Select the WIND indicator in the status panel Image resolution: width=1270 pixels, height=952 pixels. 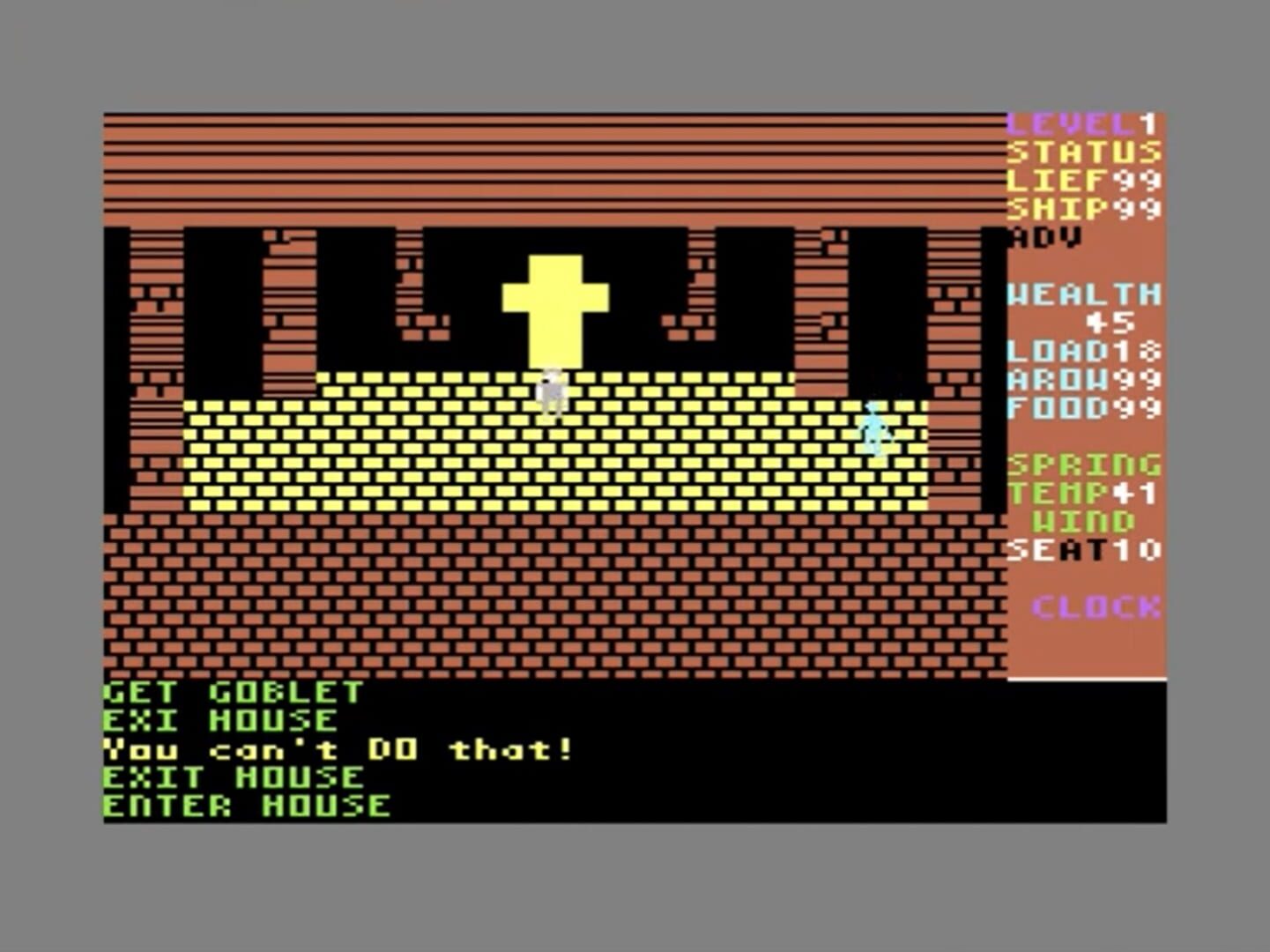pos(1084,521)
